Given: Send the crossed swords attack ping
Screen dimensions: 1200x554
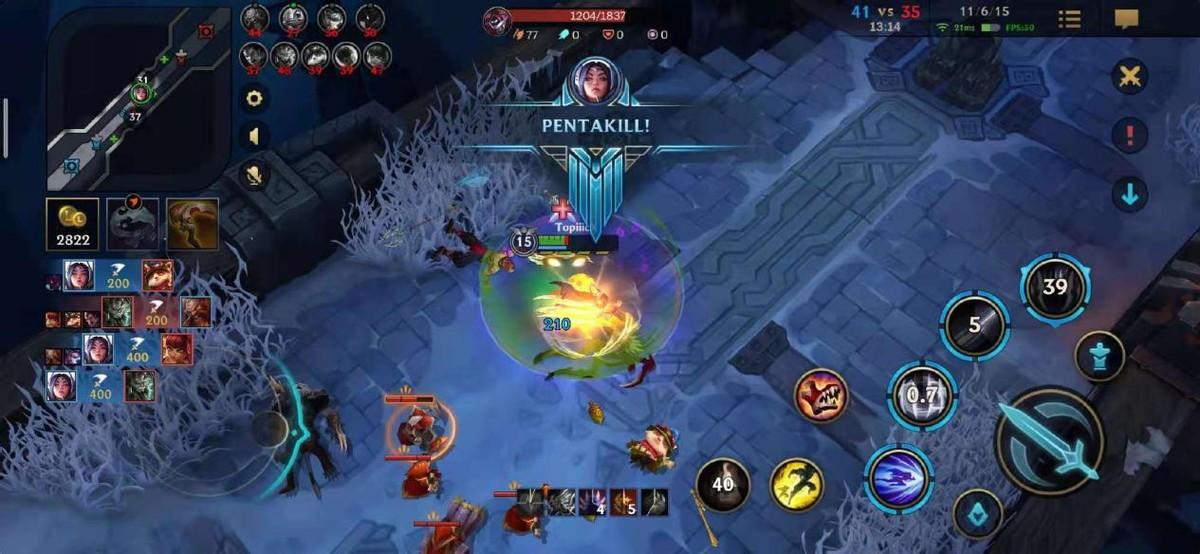Looking at the screenshot, I should [x=1130, y=77].
